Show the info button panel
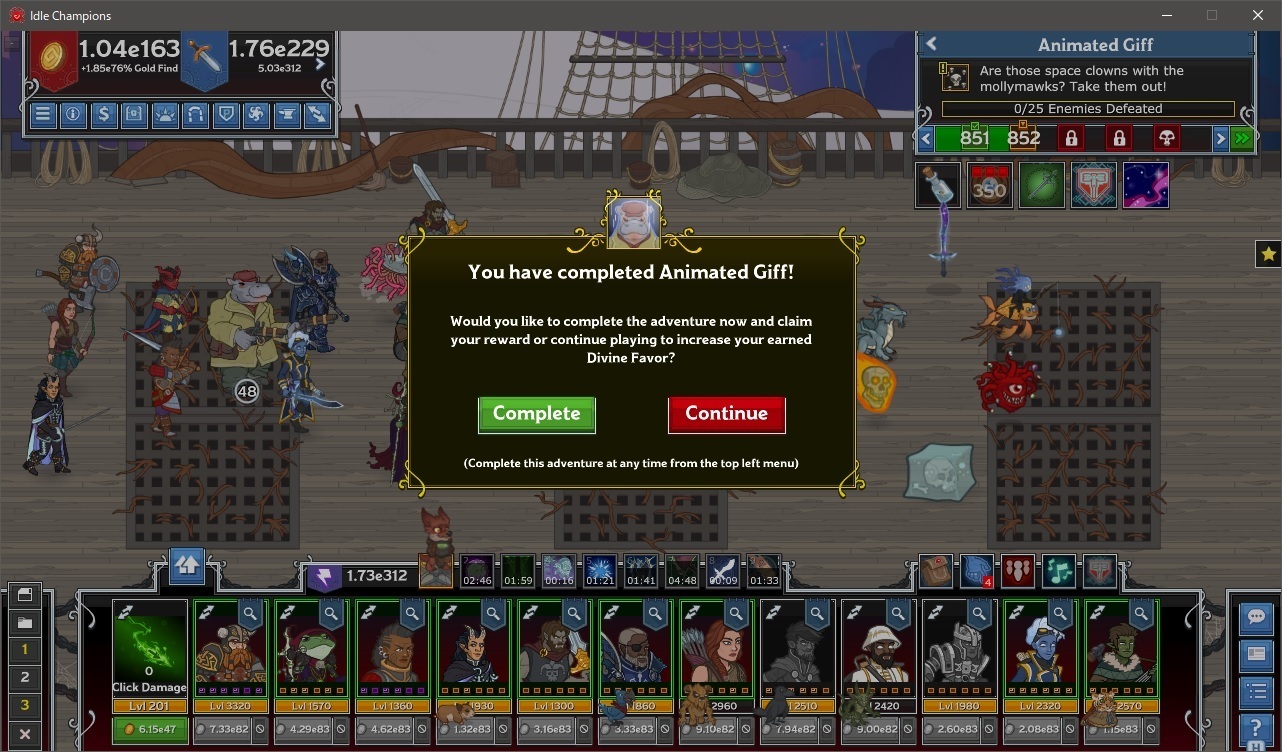The image size is (1282, 752). [73, 114]
